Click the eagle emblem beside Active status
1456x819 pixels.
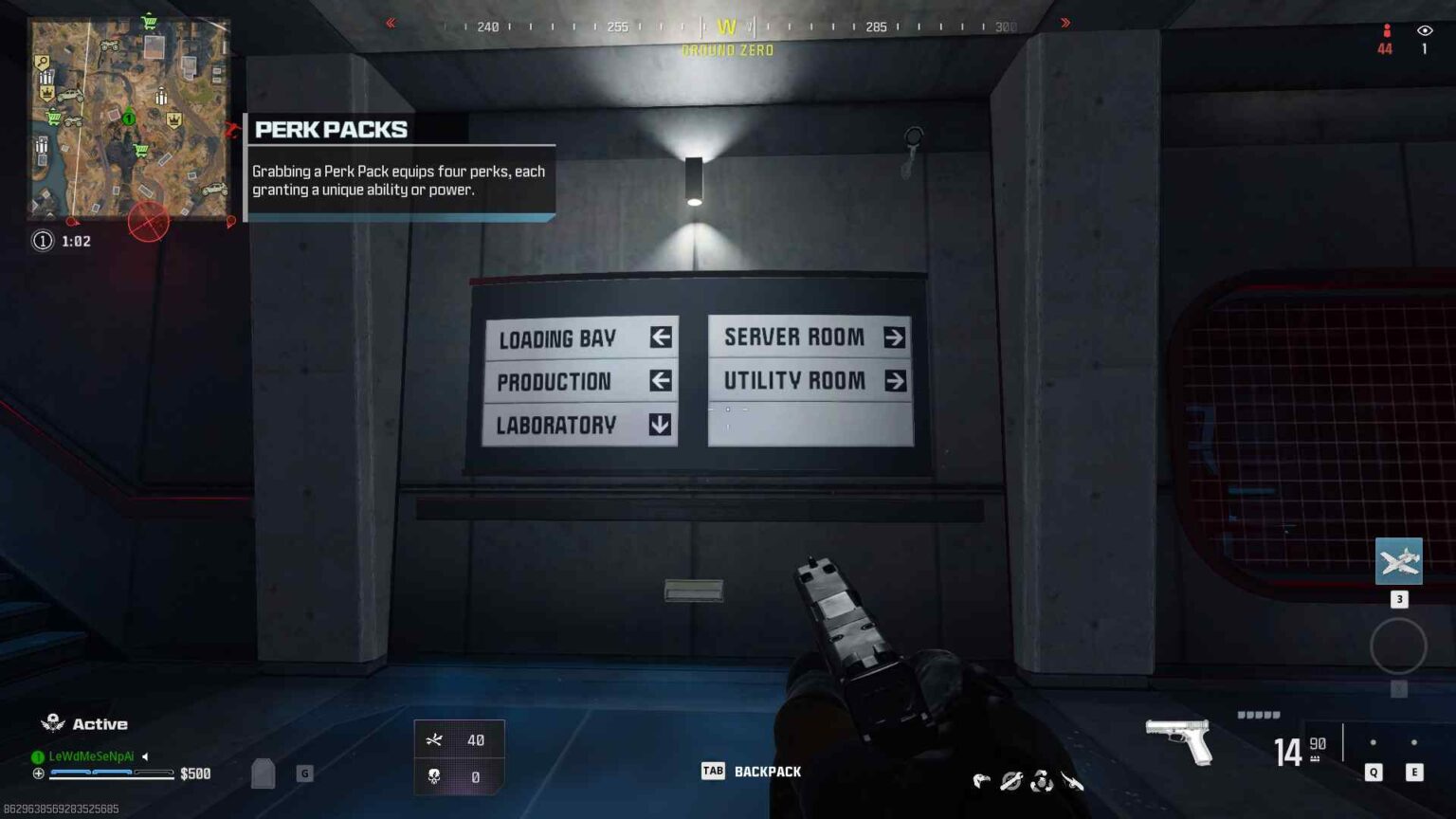pyautogui.click(x=51, y=722)
